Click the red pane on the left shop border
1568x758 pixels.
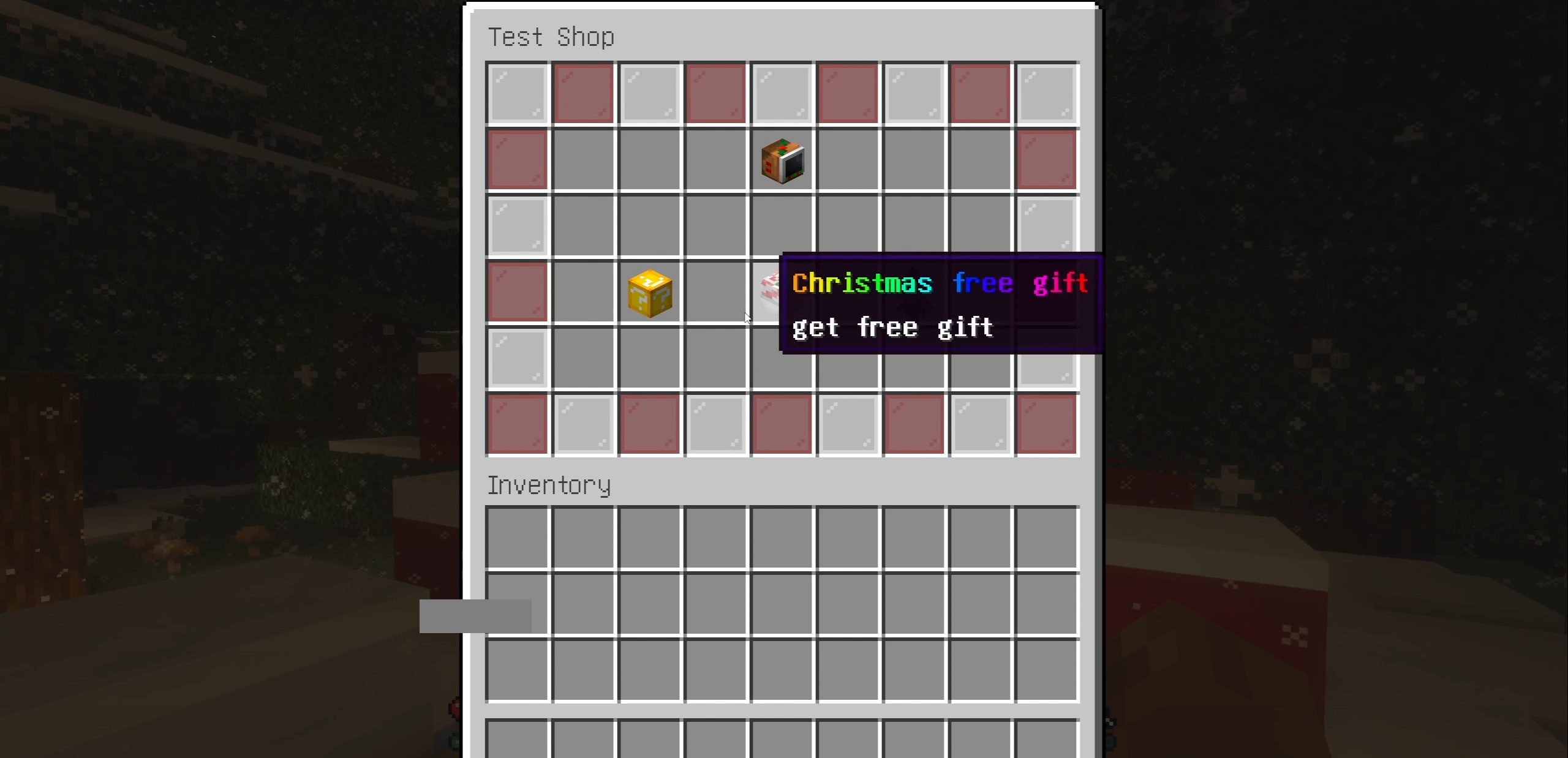click(518, 293)
